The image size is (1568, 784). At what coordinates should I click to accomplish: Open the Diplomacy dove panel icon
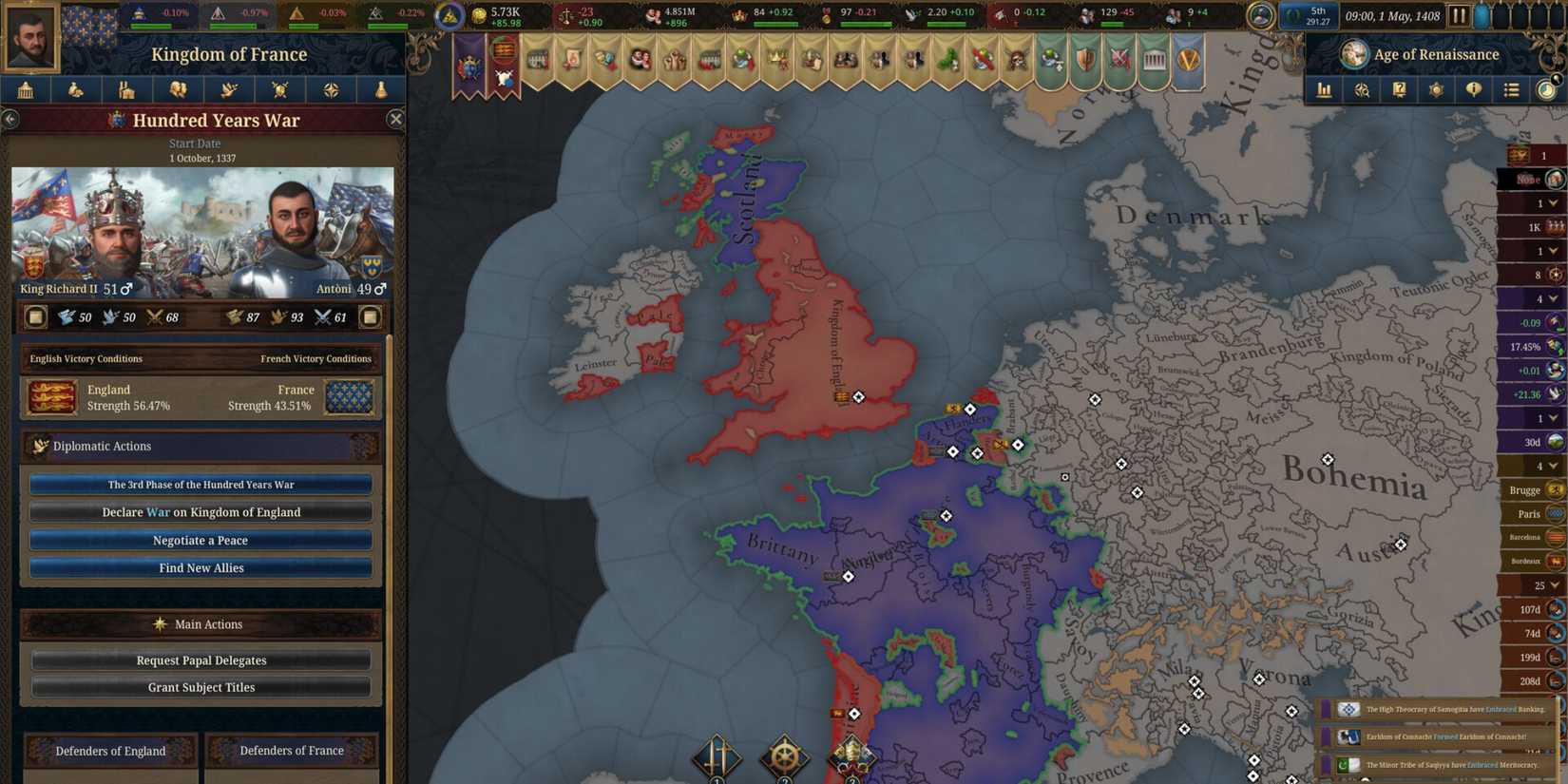[230, 89]
